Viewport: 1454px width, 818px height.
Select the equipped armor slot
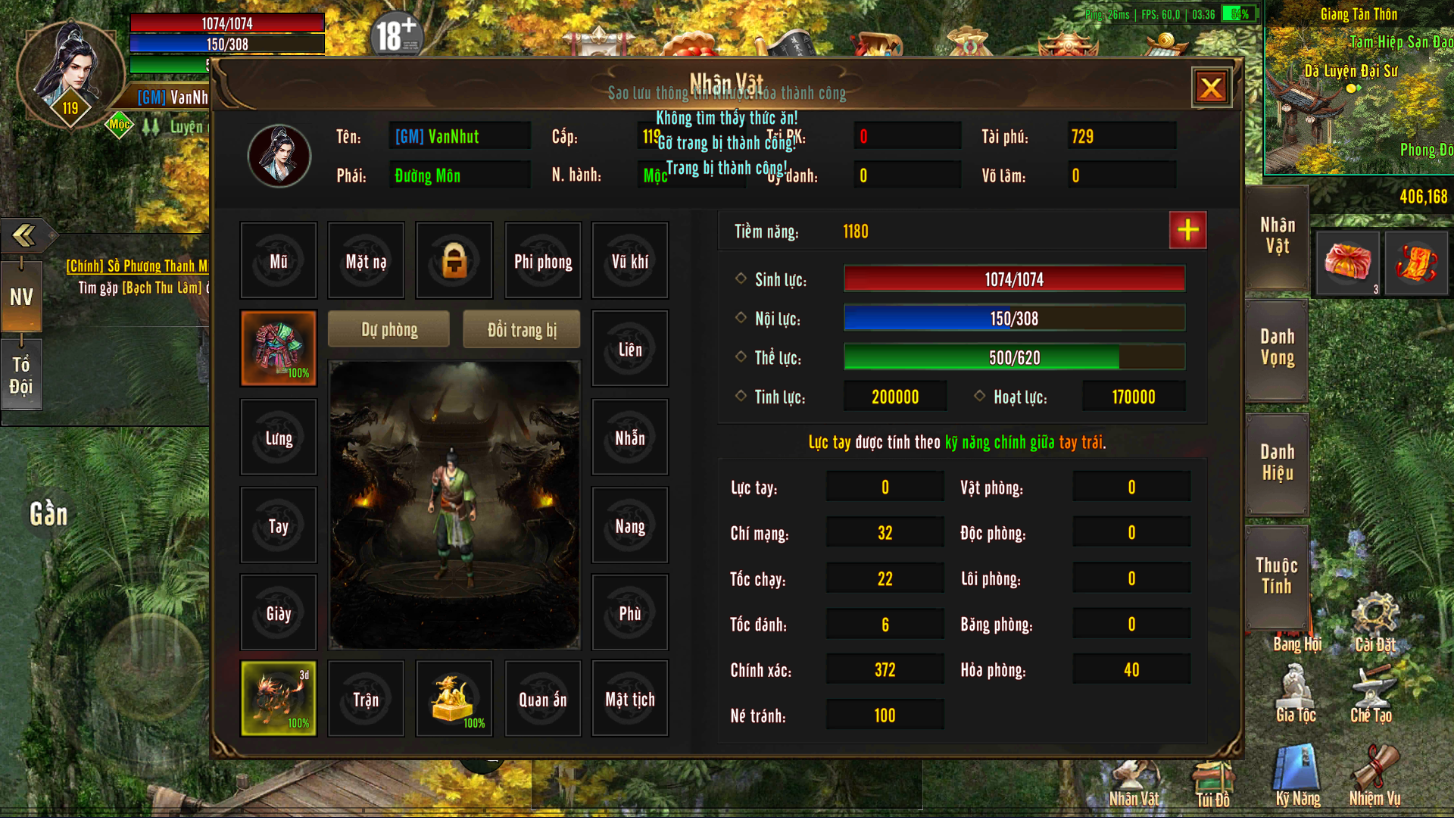(278, 348)
